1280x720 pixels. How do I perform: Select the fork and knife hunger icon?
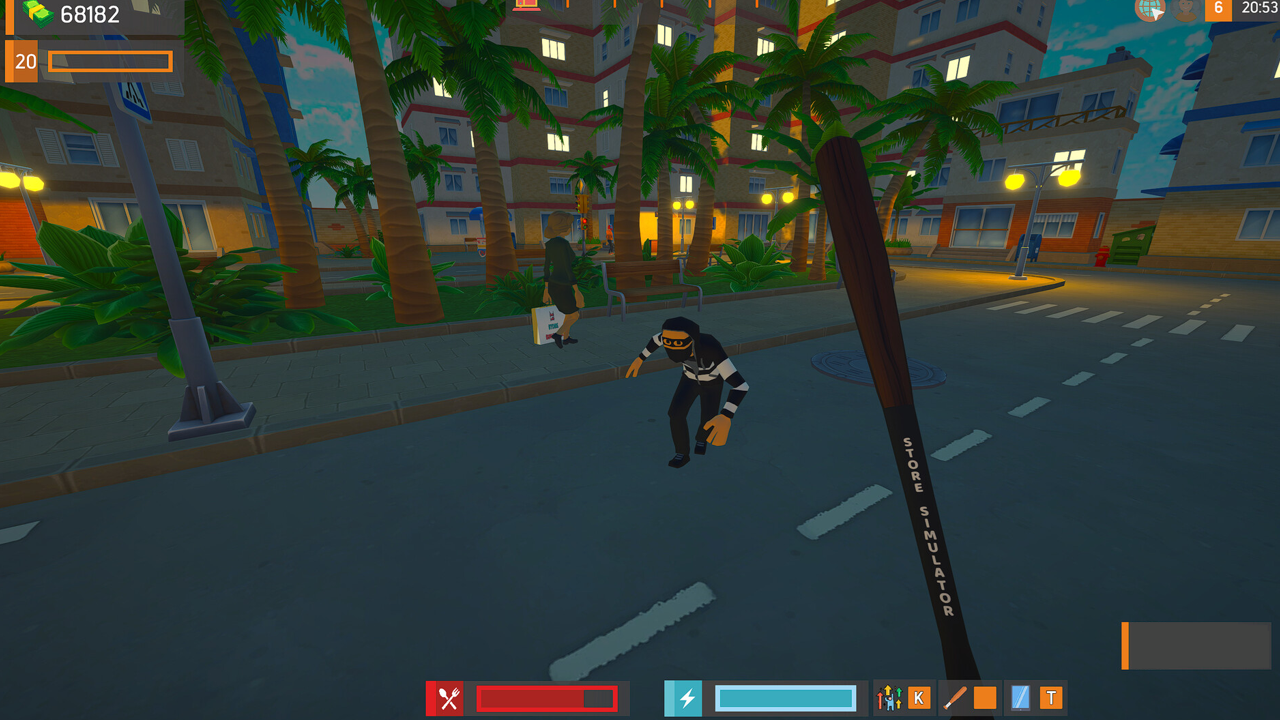tap(445, 698)
